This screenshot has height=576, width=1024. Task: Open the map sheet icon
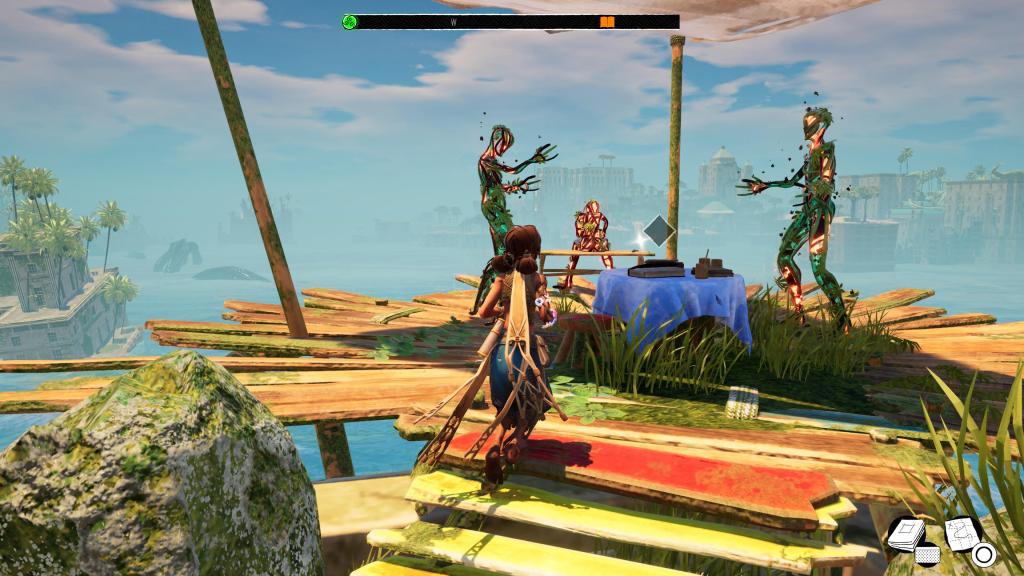pos(961,532)
